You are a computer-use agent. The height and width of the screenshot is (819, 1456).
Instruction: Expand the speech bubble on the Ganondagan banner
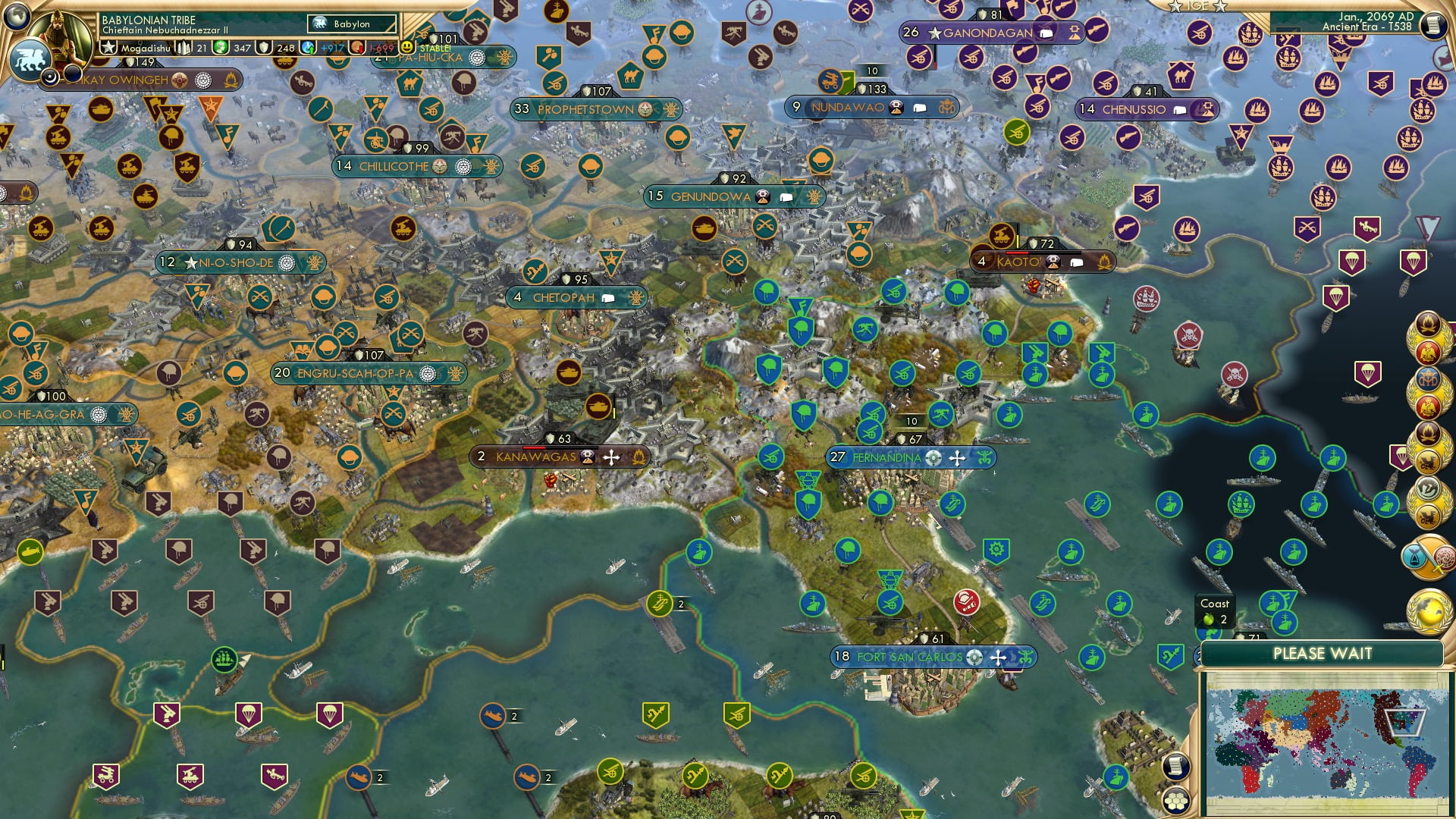[1046, 33]
